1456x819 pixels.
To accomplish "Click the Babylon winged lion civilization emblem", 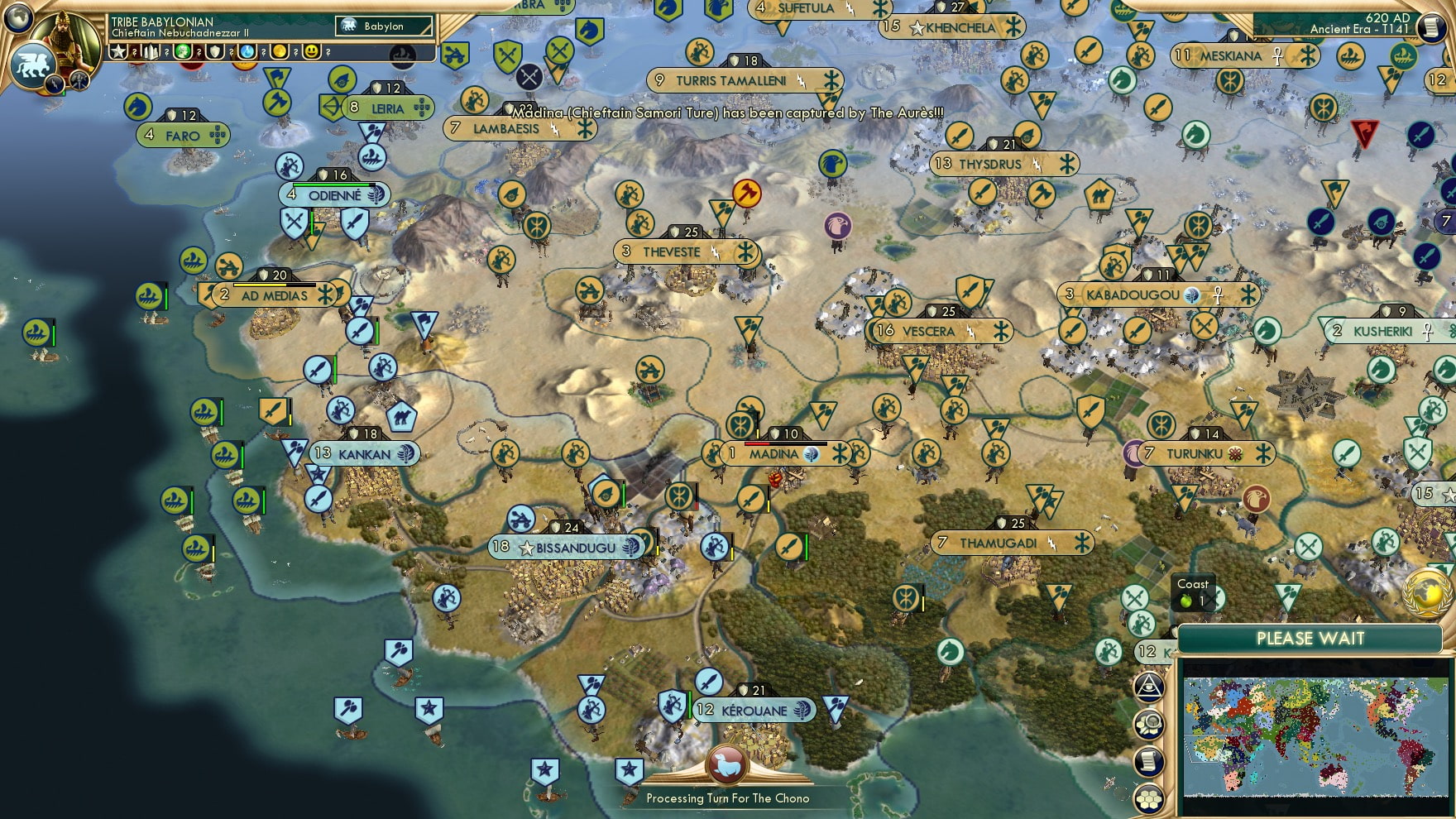I will [x=33, y=66].
